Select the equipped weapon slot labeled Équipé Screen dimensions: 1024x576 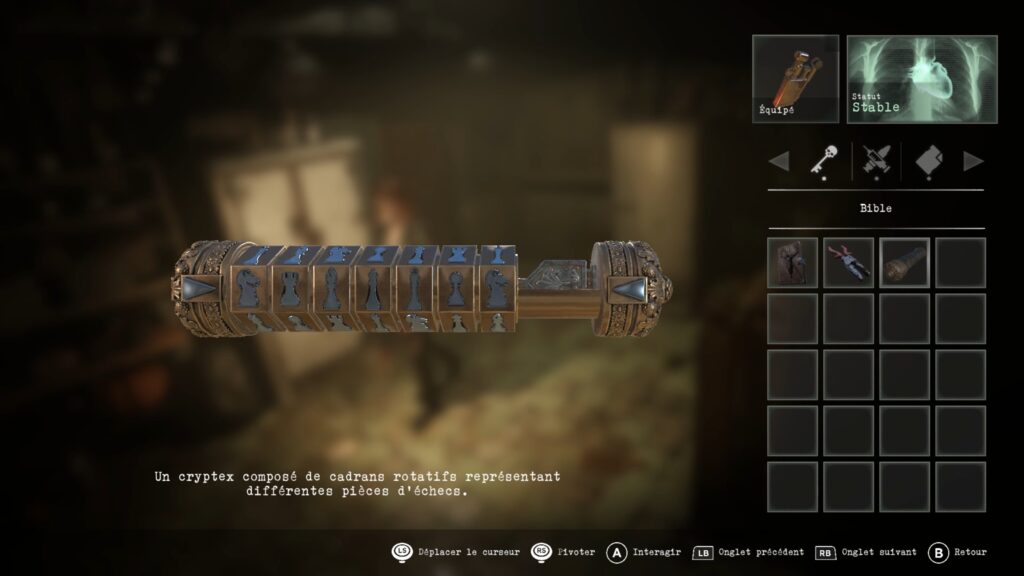click(x=795, y=79)
